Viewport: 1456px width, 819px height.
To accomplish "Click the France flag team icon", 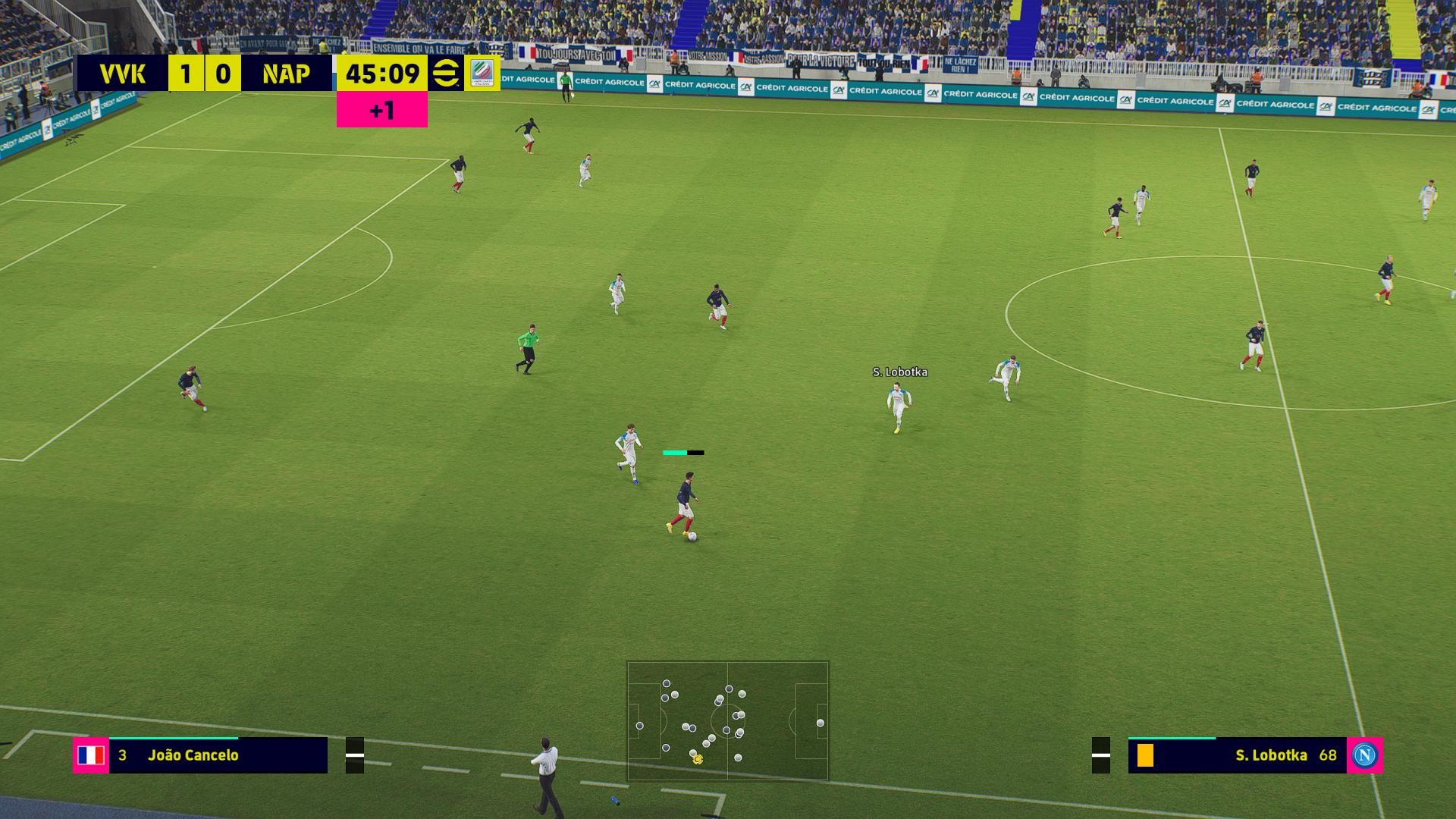I will (x=91, y=755).
